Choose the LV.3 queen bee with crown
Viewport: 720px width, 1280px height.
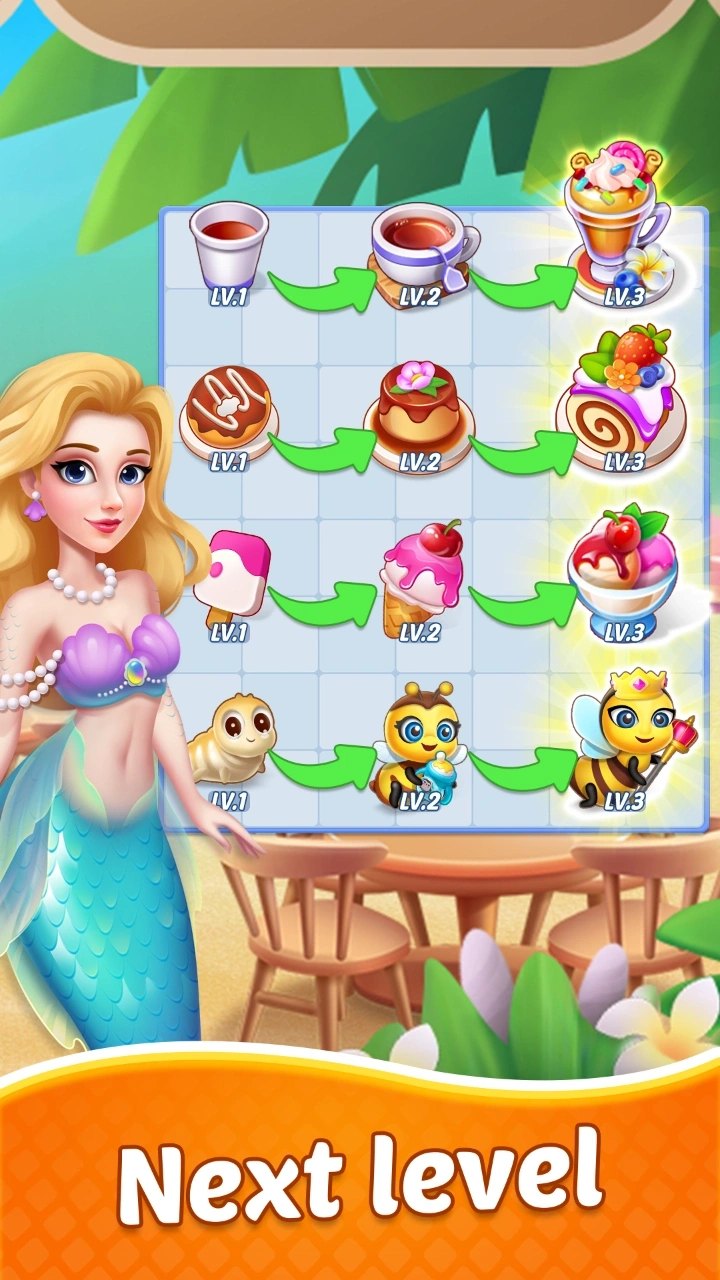[621, 738]
